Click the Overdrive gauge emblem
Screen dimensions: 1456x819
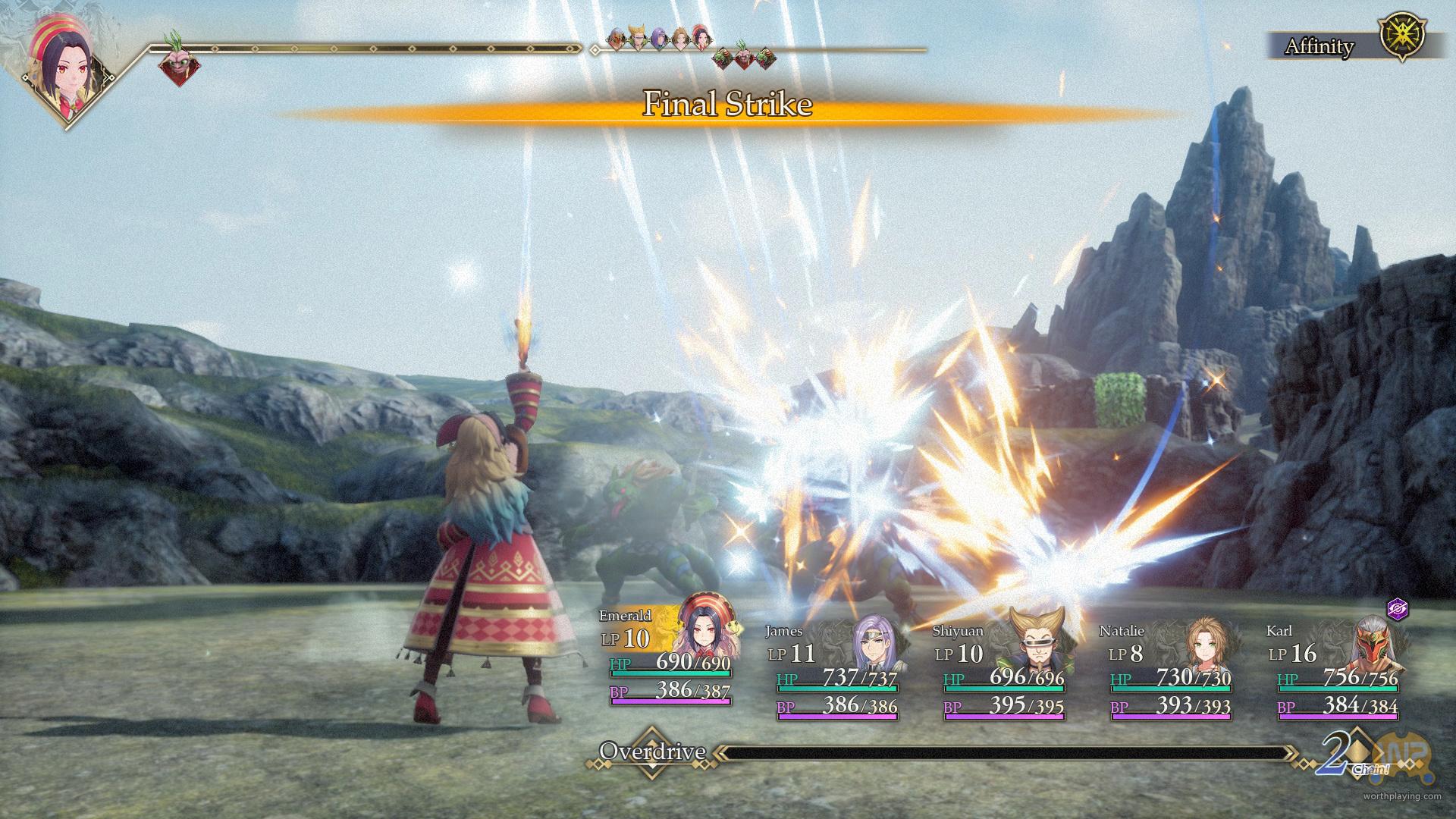(652, 752)
